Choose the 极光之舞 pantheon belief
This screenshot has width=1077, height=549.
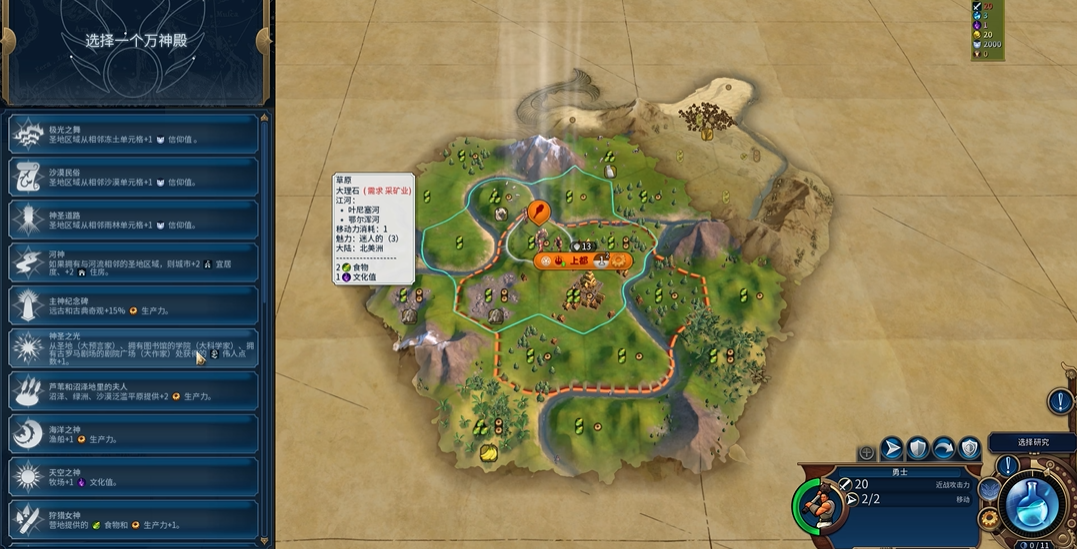[x=133, y=134]
